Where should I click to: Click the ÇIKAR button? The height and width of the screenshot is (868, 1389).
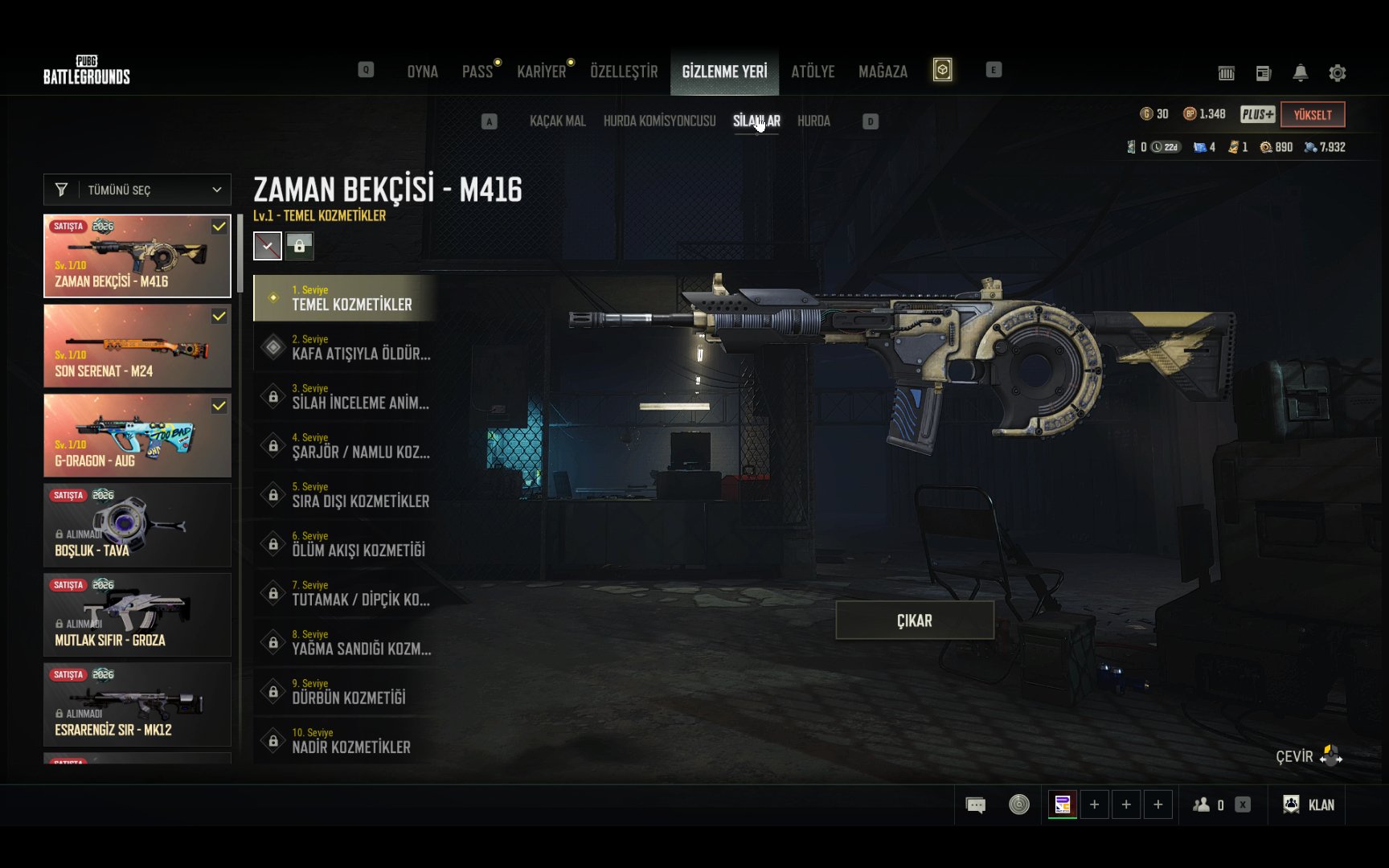click(x=915, y=620)
